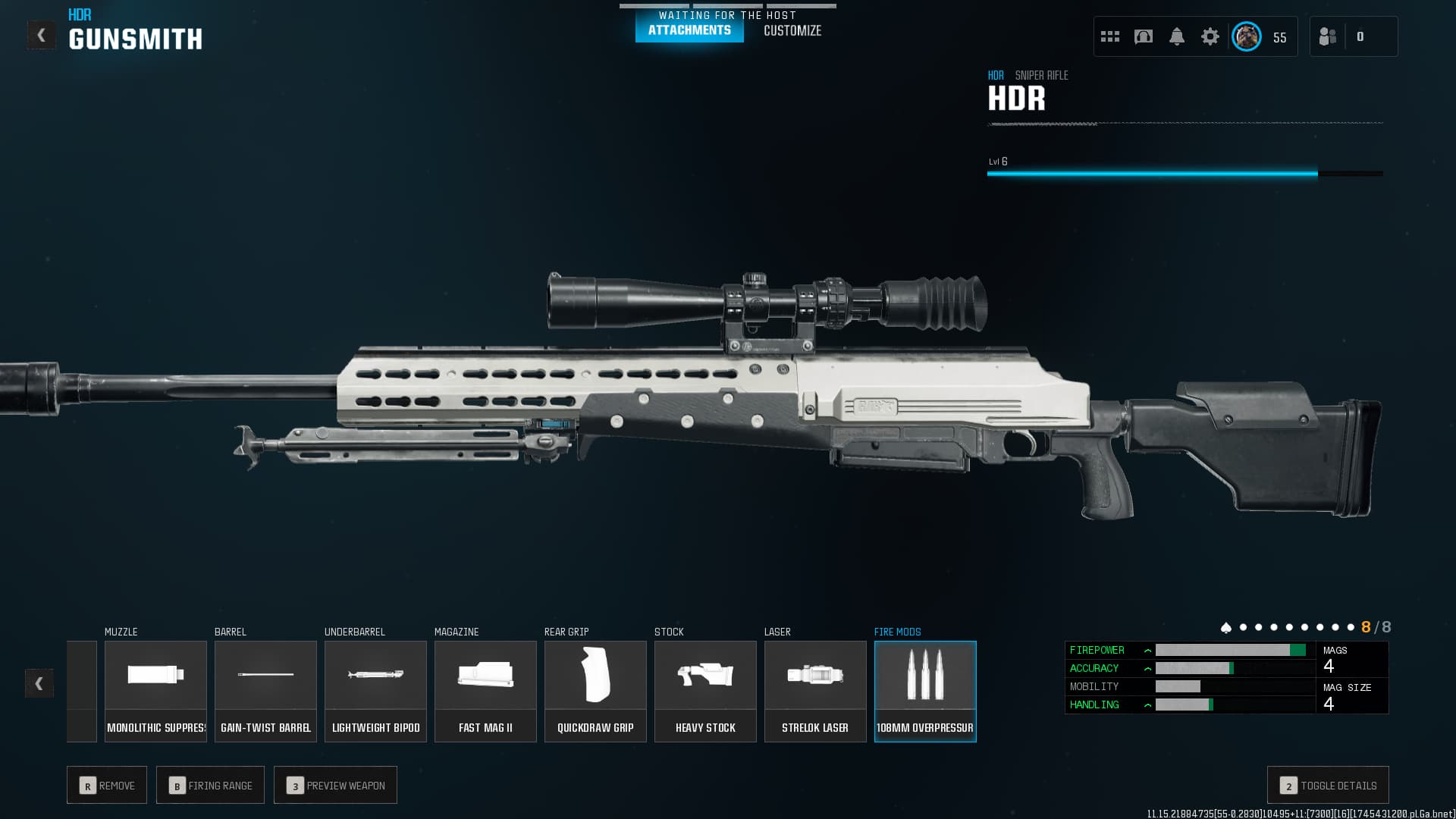This screenshot has height=819, width=1456.
Task: Open settings with the gear icon
Action: [1210, 36]
